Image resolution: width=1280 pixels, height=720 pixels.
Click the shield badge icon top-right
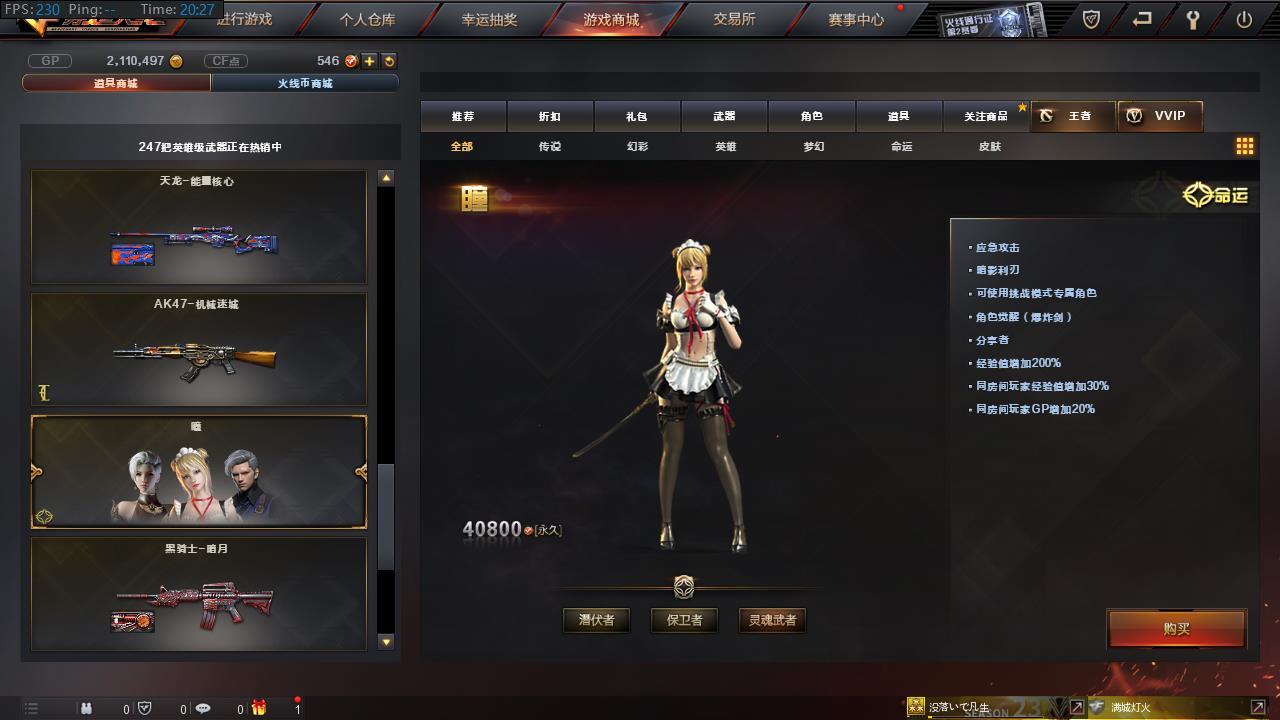coord(1089,19)
